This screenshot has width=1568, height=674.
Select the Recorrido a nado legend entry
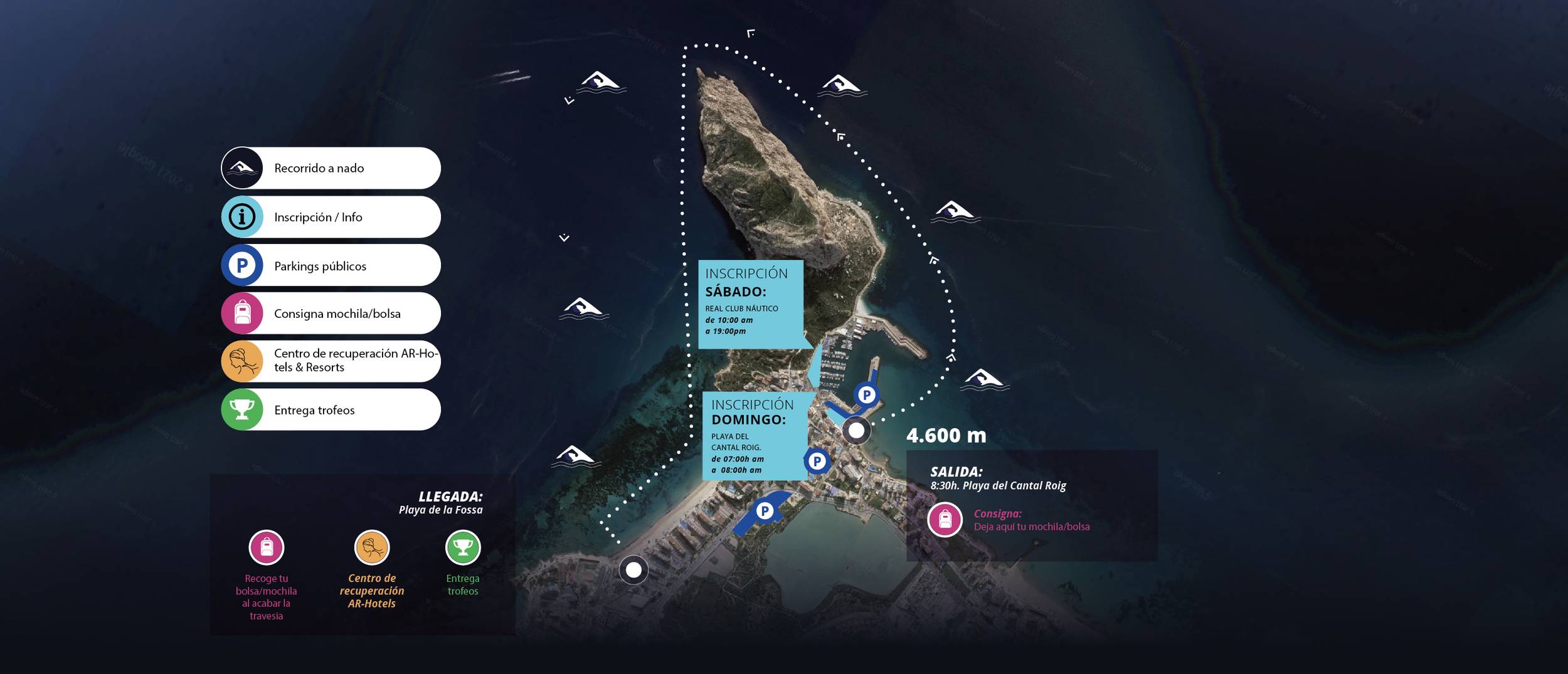(331, 168)
